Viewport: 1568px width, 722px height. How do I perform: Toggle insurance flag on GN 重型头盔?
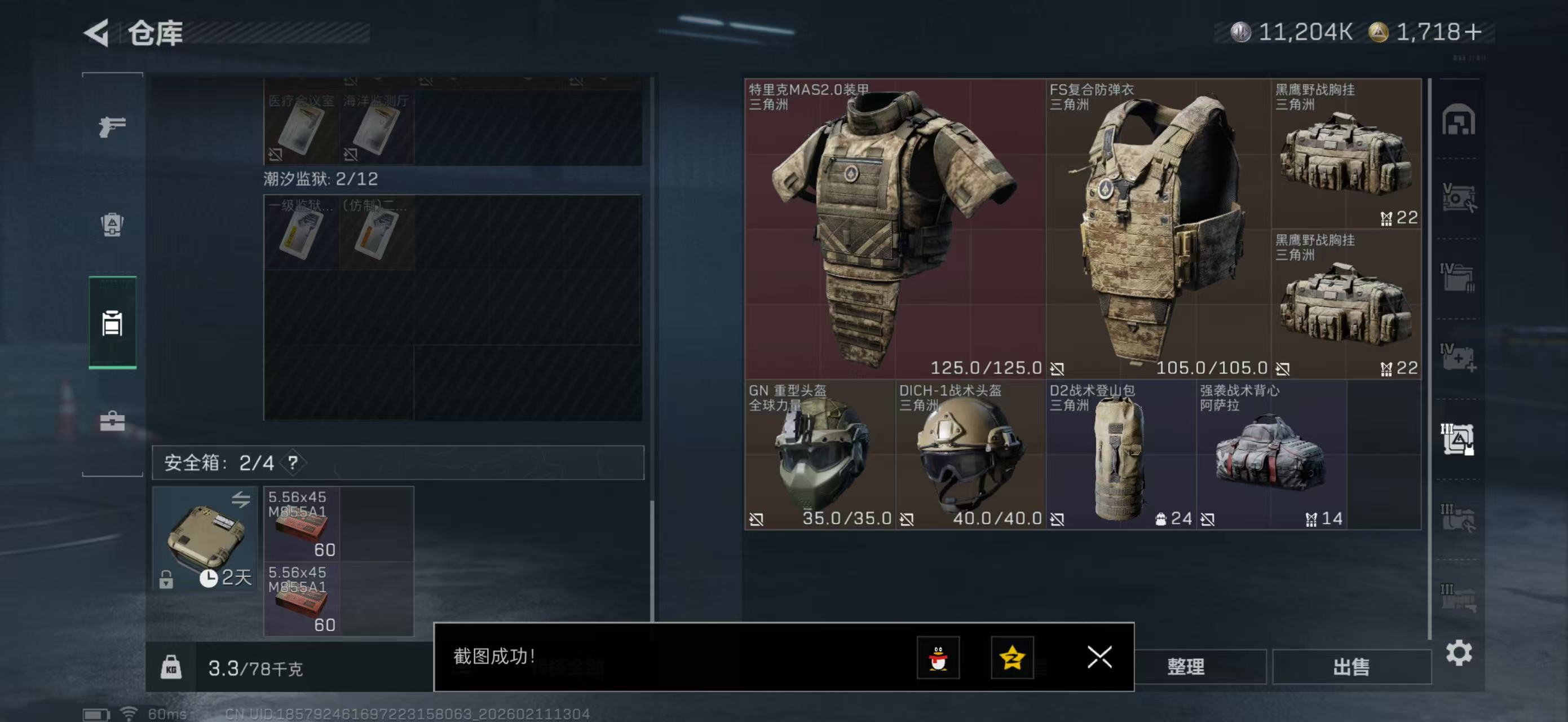pos(755,519)
